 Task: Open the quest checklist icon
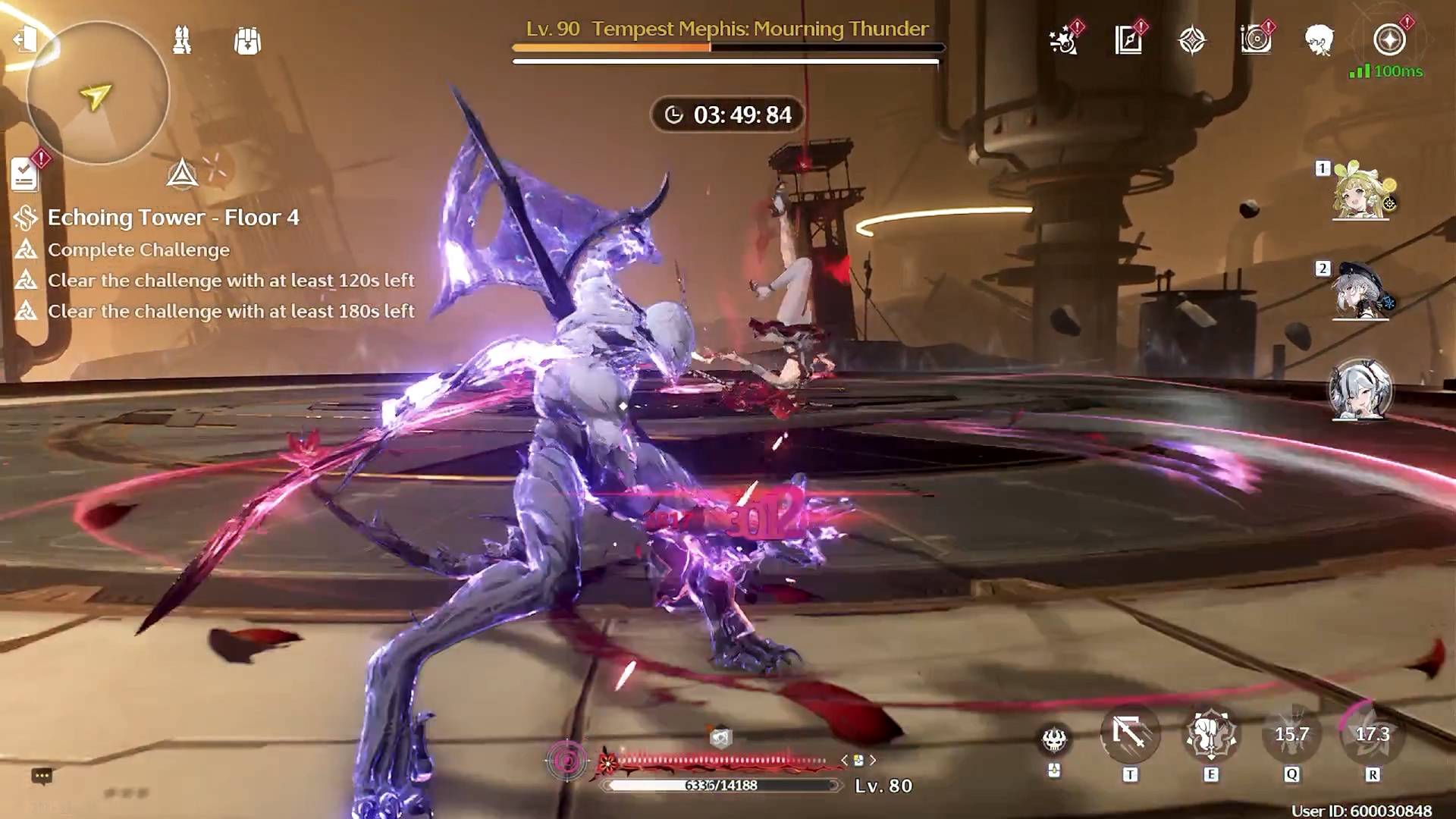pos(24,174)
